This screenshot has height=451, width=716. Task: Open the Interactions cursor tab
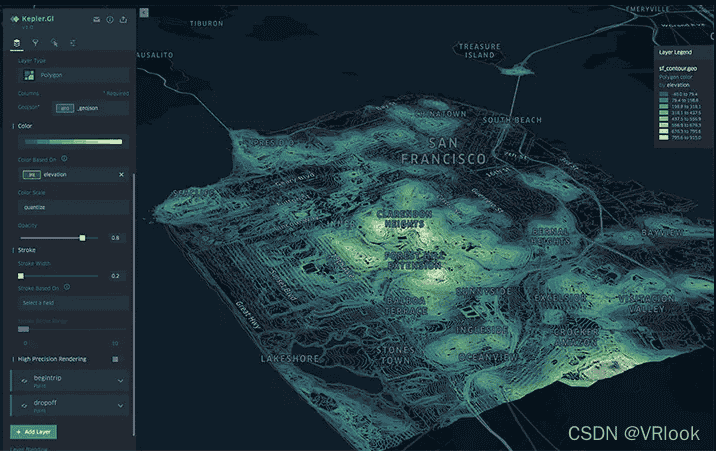click(54, 43)
